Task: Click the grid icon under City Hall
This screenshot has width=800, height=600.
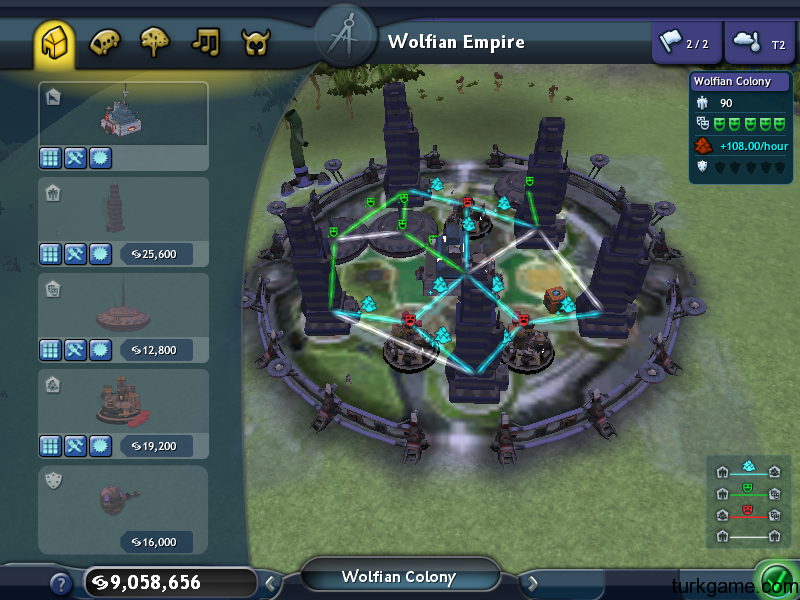Action: (51, 158)
